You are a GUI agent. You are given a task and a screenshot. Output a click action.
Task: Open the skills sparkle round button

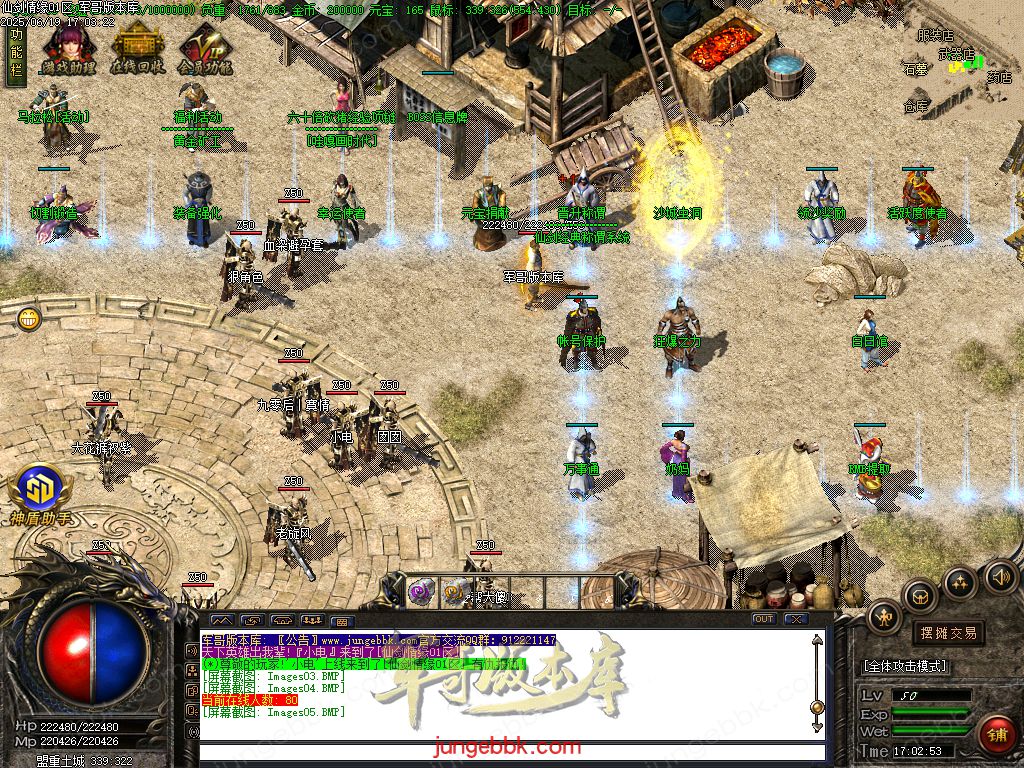click(960, 583)
